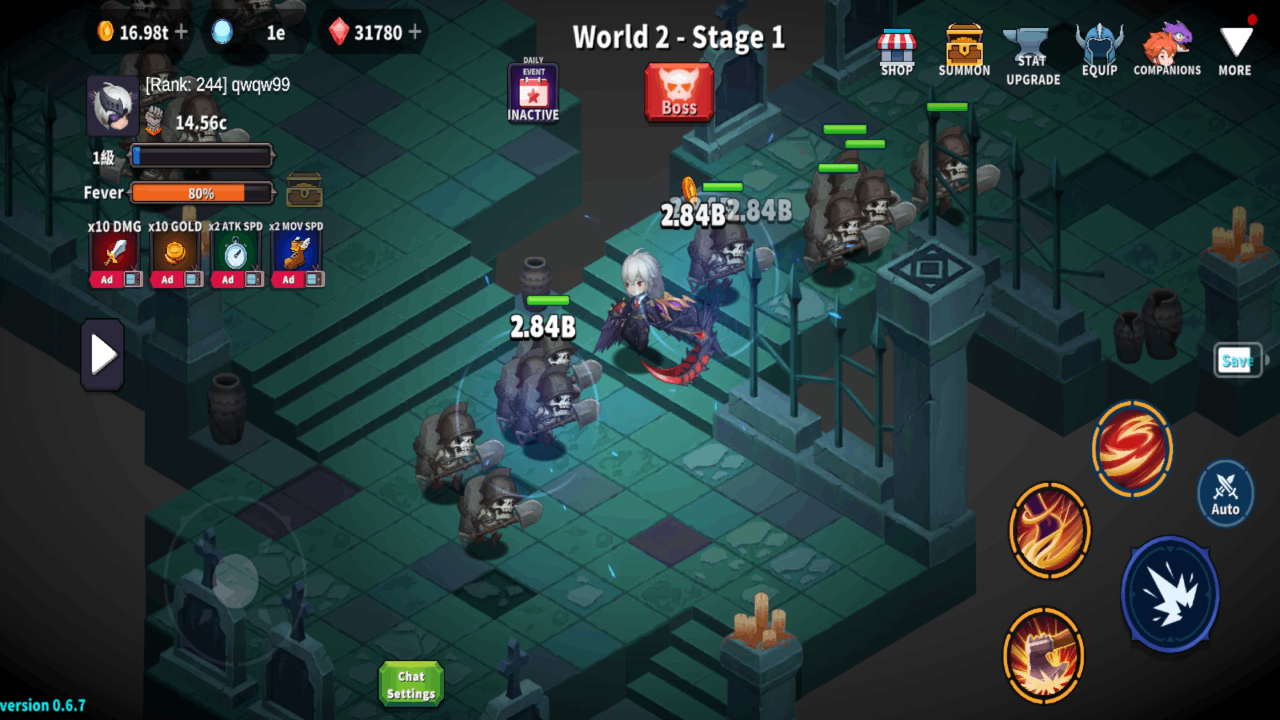Screen dimensions: 1280x720
Task: Toggle Auto battle mode
Action: click(x=1223, y=493)
